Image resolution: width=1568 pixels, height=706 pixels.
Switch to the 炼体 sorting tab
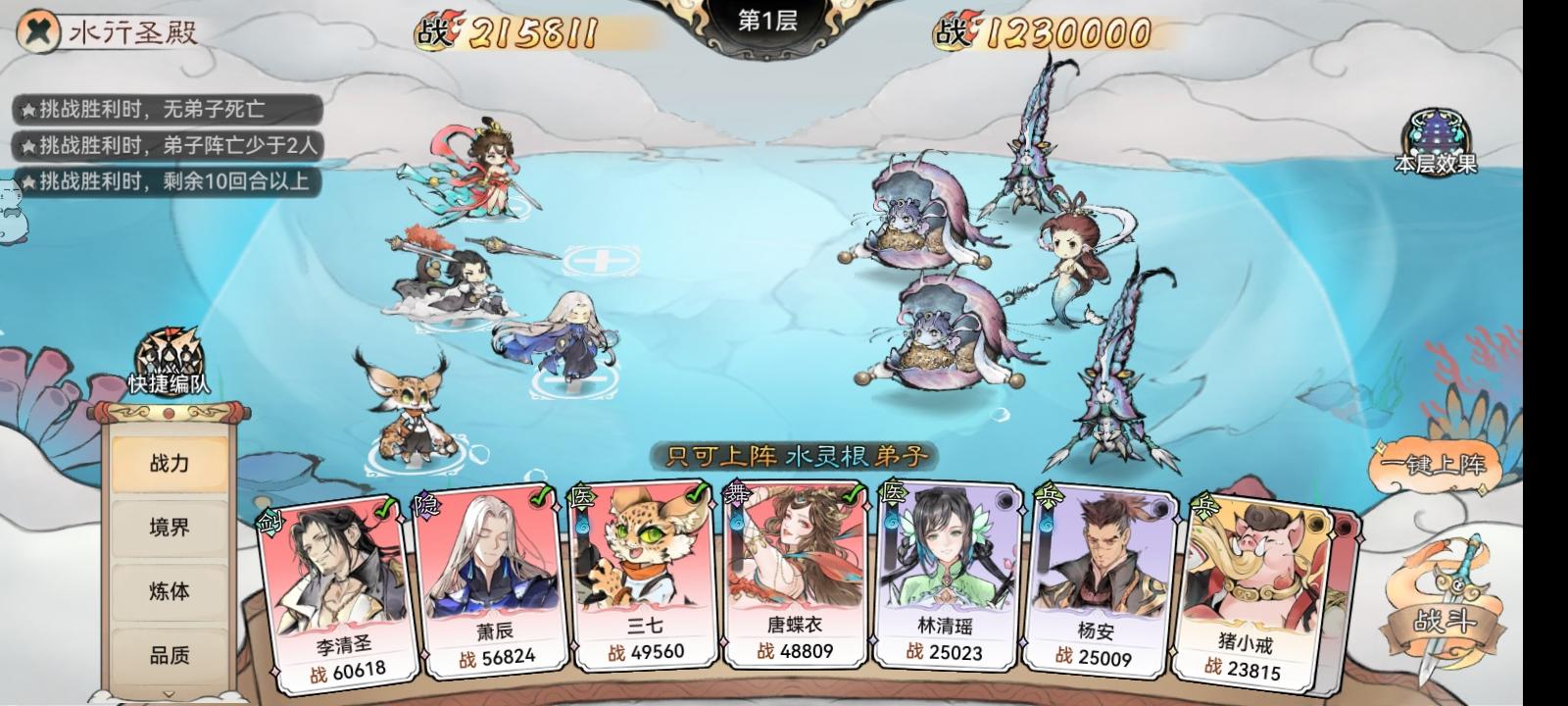169,591
